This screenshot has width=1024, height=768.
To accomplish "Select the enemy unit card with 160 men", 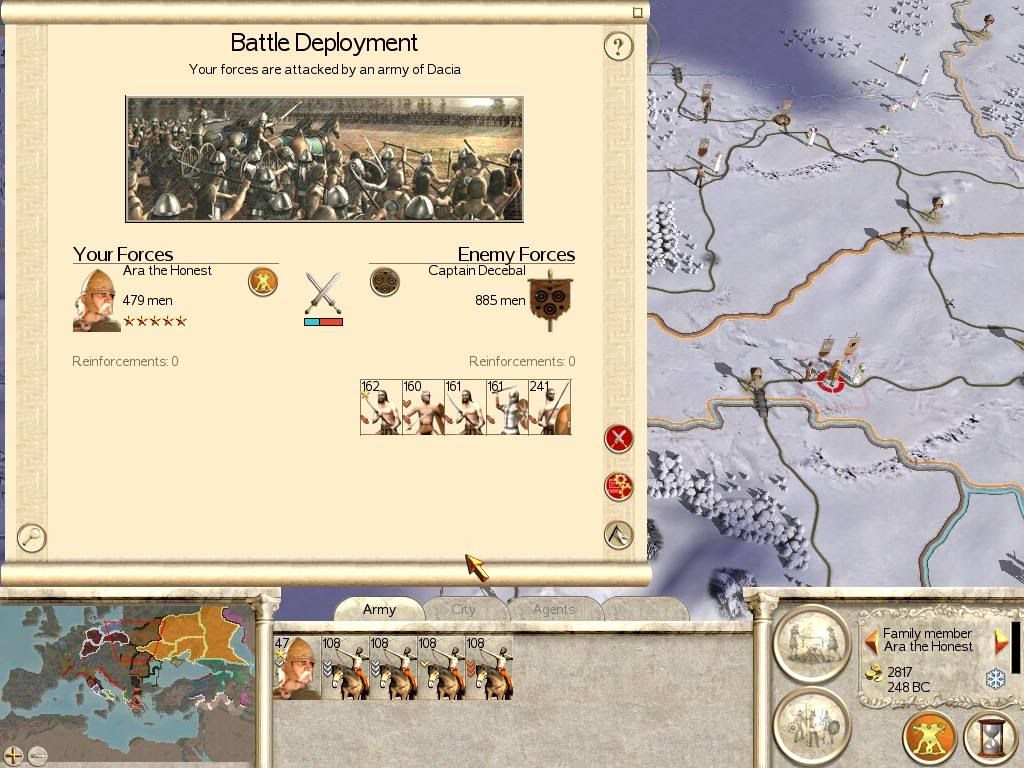I will (x=423, y=407).
